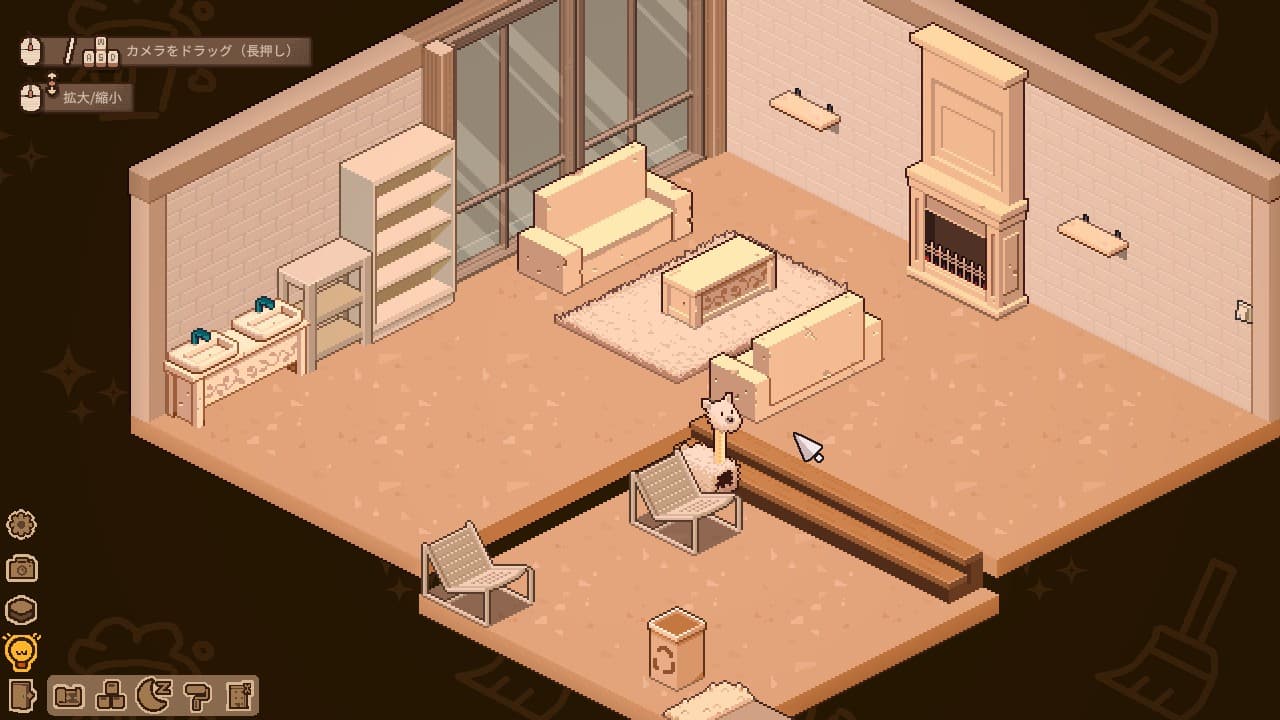The height and width of the screenshot is (720, 1280).
Task: Click the floor tile layer icon
Action: [21, 610]
